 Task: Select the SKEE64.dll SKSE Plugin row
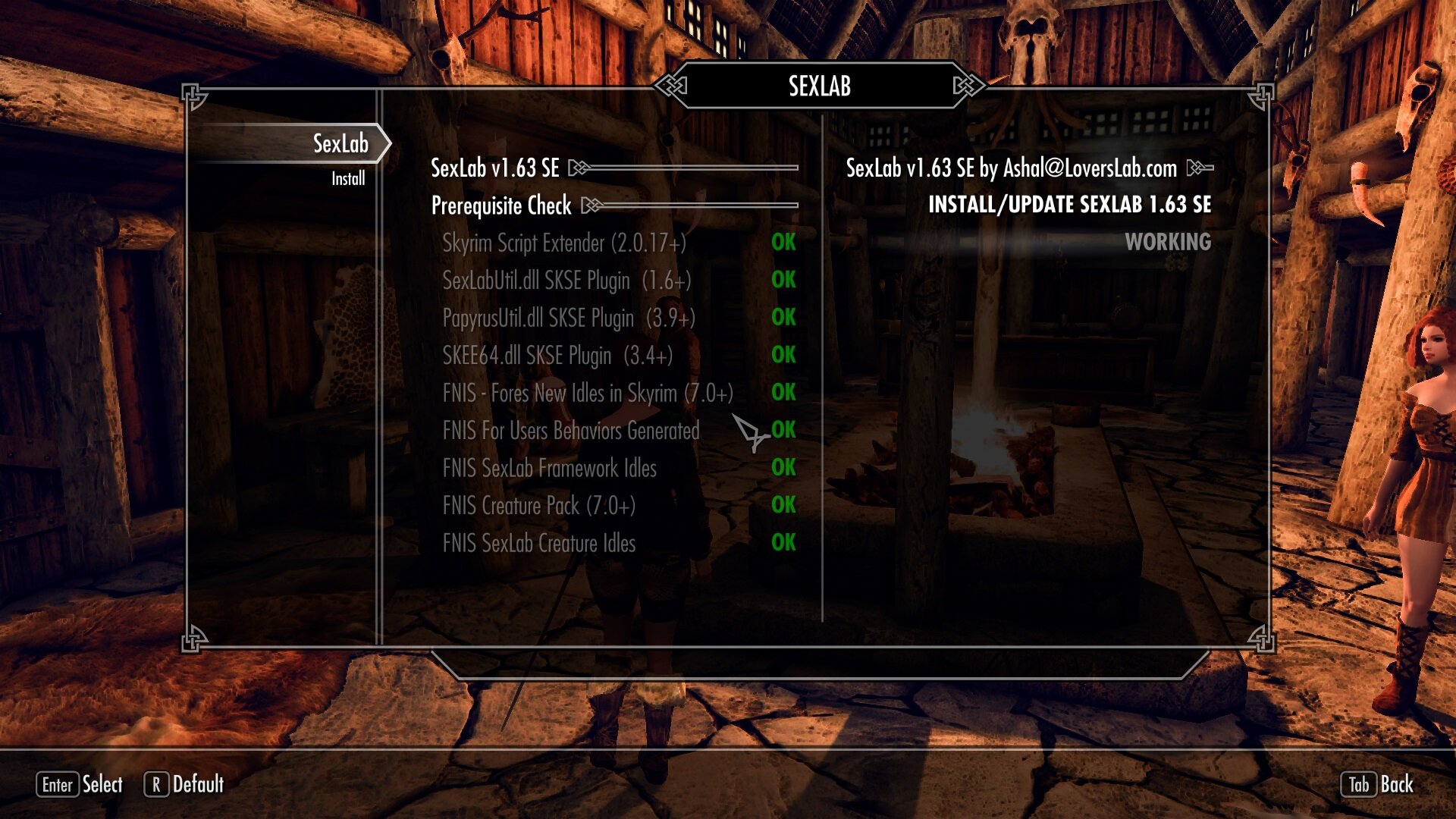click(x=557, y=356)
